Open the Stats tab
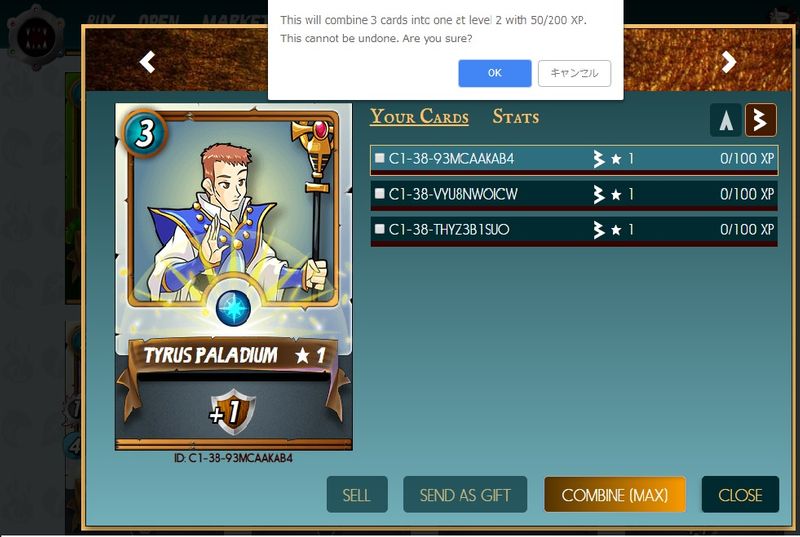 [515, 117]
